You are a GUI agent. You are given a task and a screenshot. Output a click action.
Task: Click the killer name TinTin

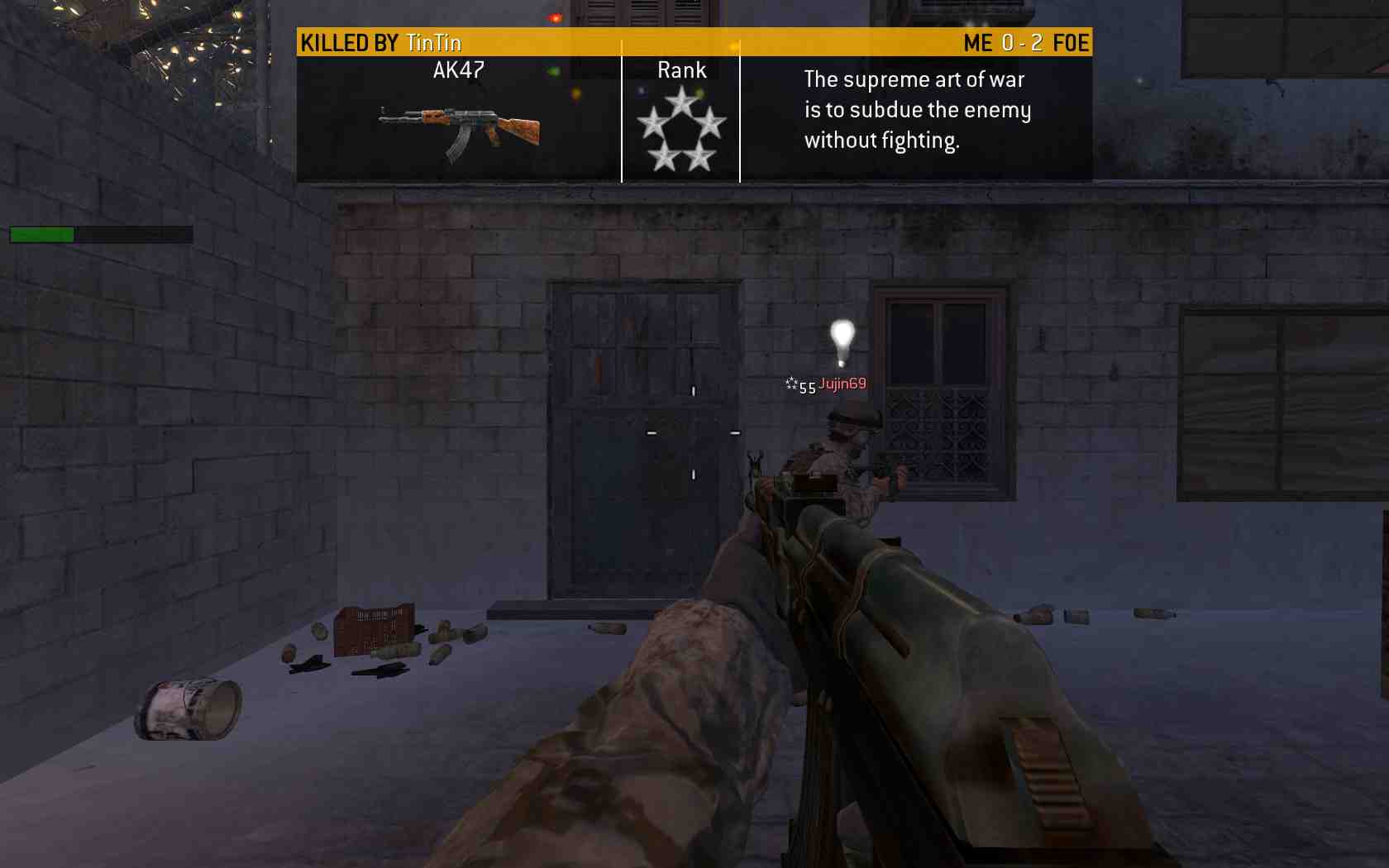tap(433, 43)
